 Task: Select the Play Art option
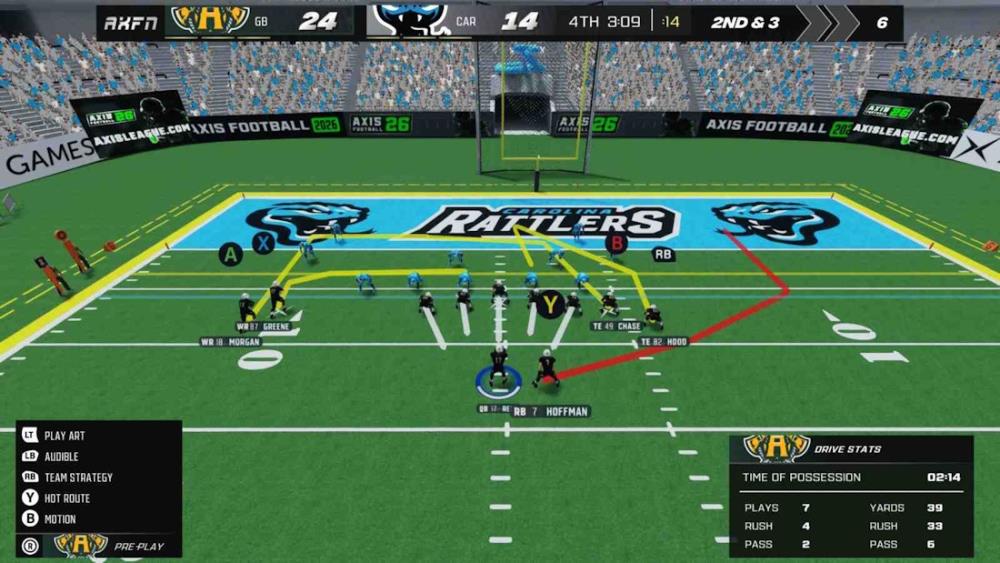tap(63, 436)
